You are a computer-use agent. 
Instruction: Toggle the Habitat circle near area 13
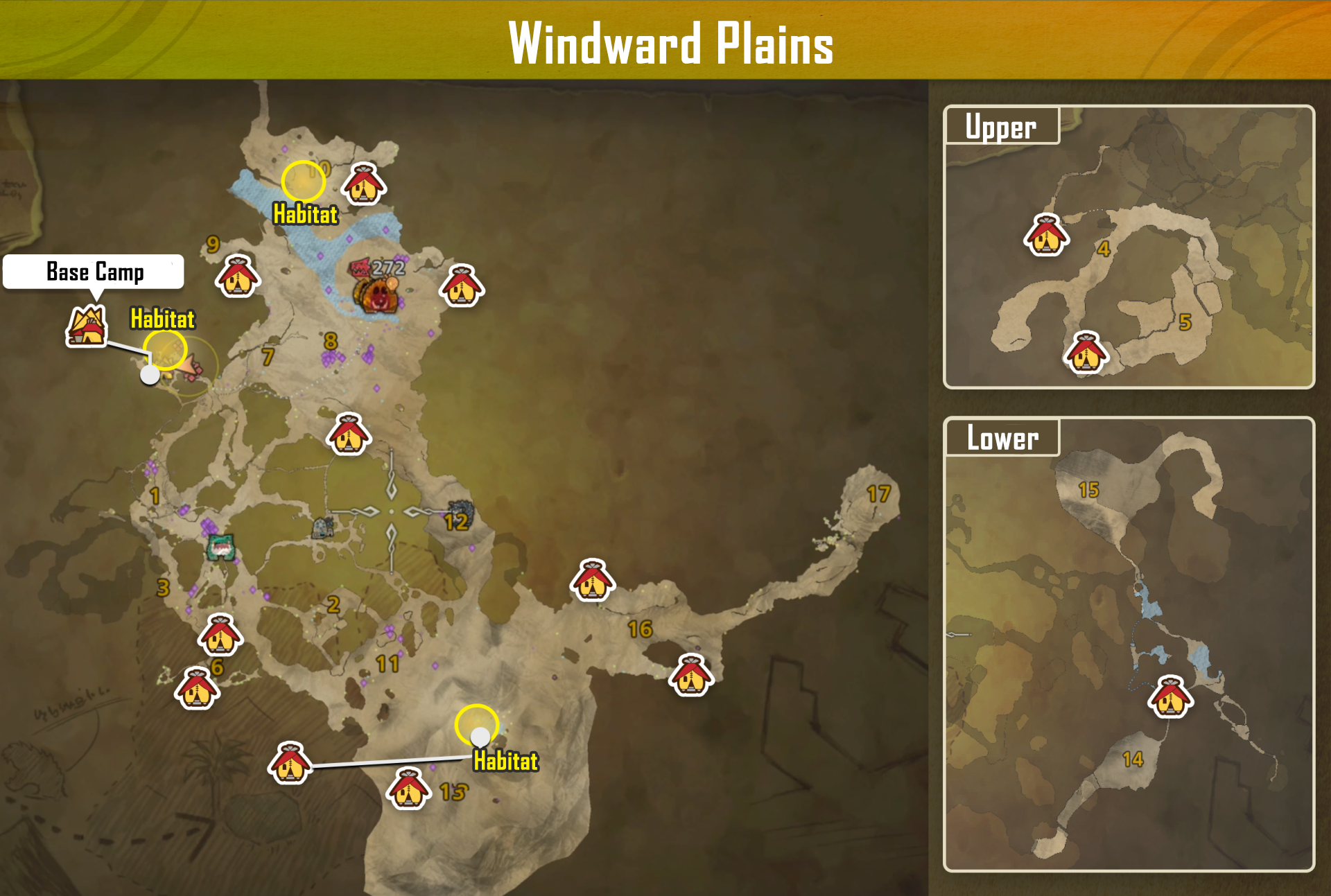(x=478, y=724)
